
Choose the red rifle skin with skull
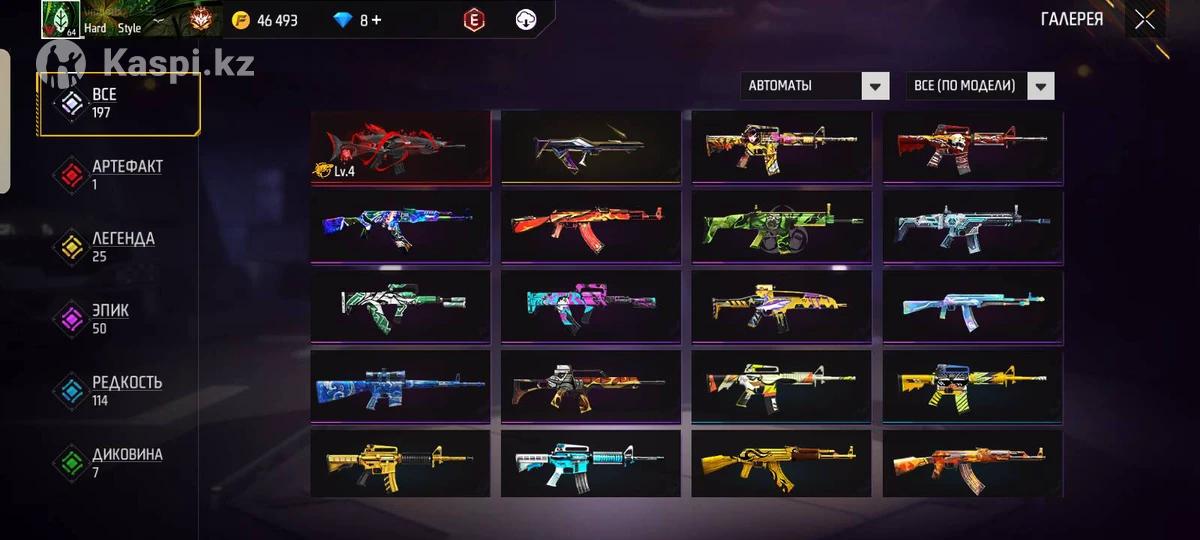(x=973, y=147)
